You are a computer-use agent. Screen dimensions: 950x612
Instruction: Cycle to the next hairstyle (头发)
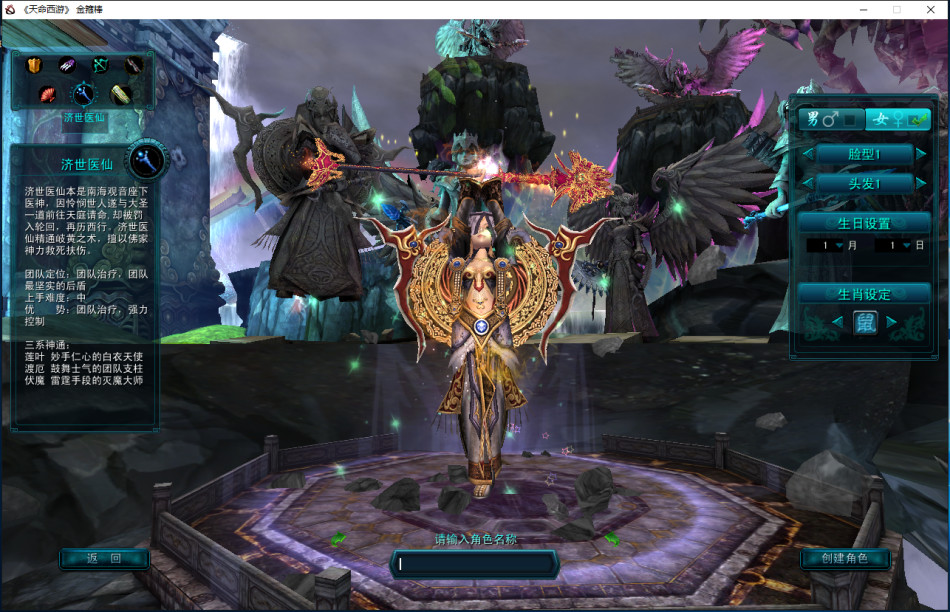tap(921, 184)
